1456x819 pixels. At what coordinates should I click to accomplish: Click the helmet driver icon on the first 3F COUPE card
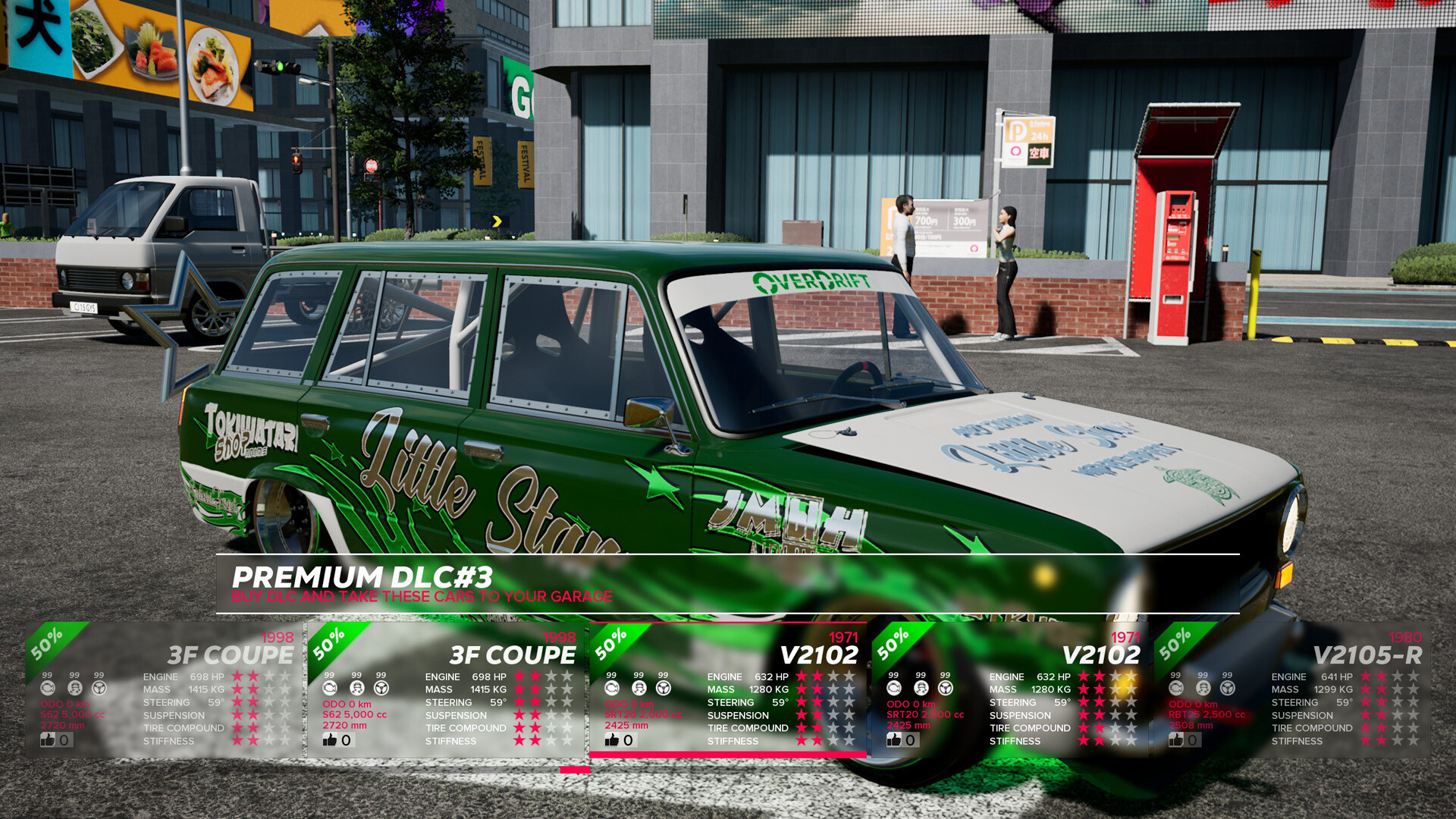coord(74,688)
